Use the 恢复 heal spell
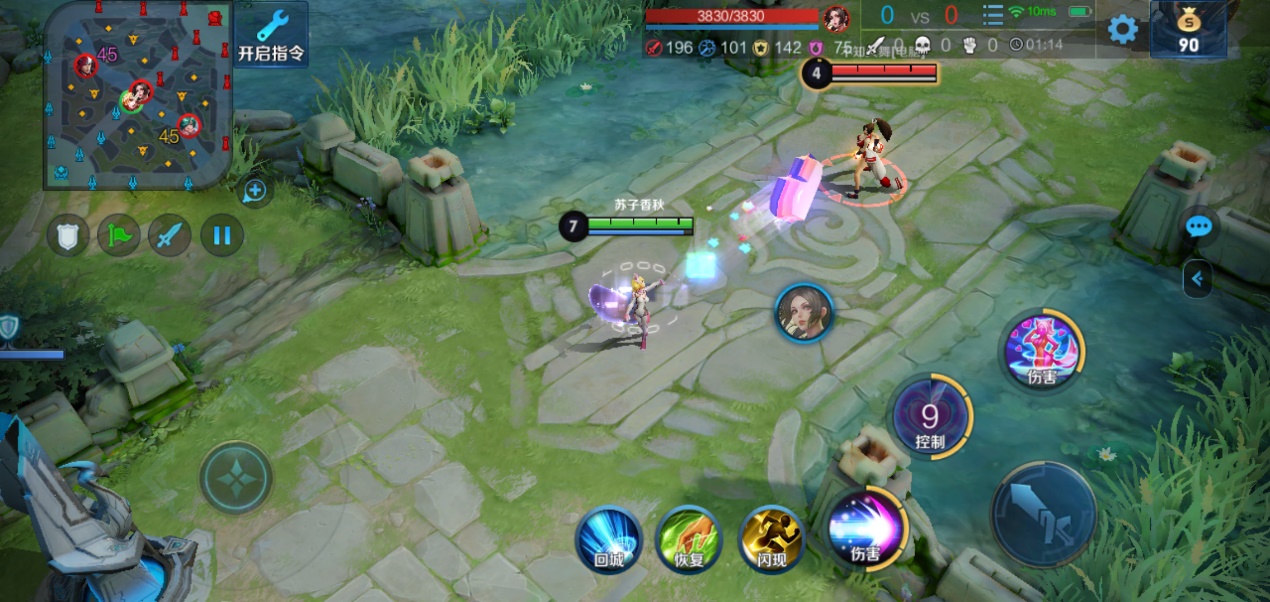1270x602 pixels. pyautogui.click(x=689, y=540)
